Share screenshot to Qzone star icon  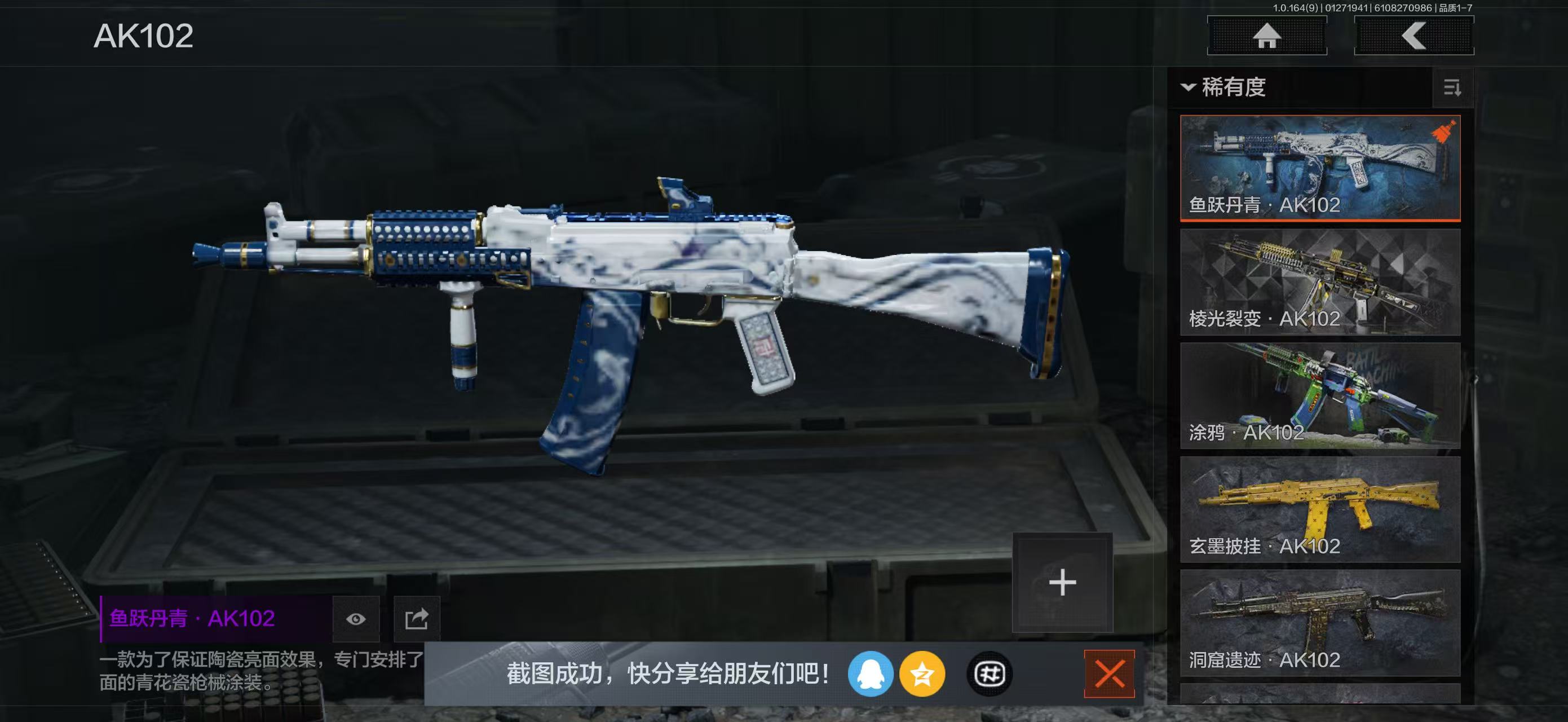922,674
